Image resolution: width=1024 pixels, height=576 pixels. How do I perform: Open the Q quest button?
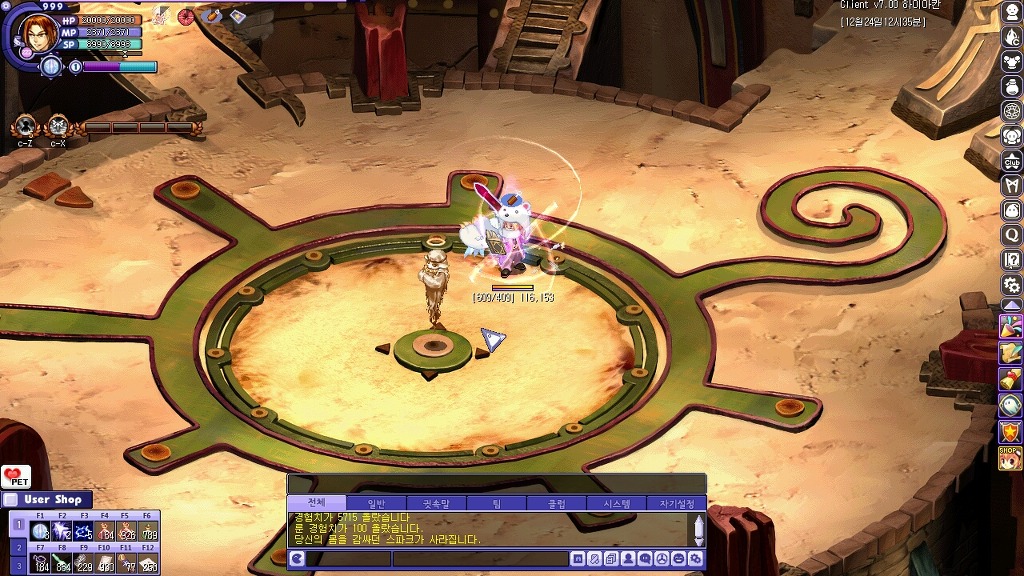[1011, 235]
